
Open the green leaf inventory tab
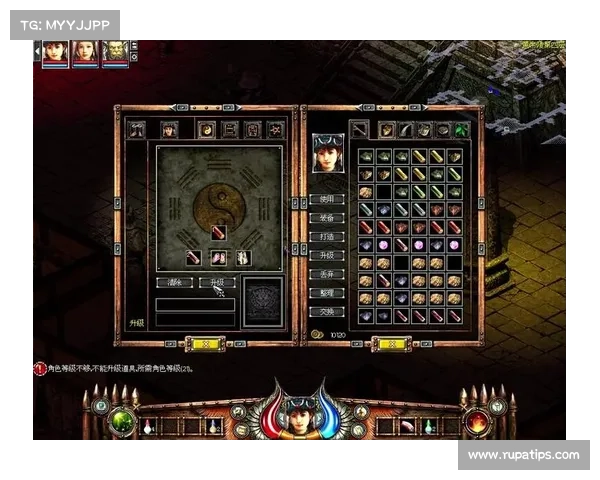461,129
